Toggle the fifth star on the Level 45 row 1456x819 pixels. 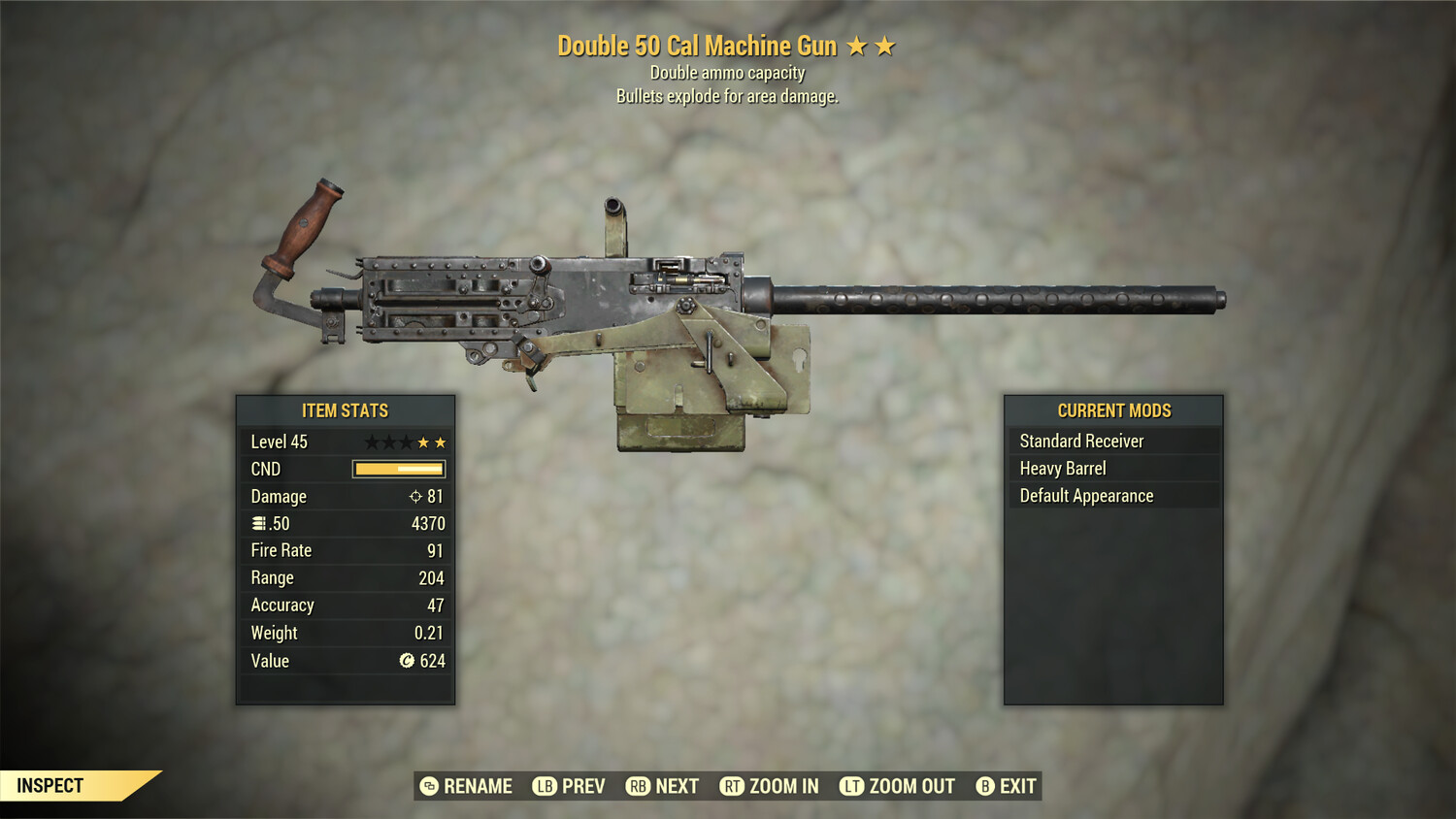(x=440, y=442)
